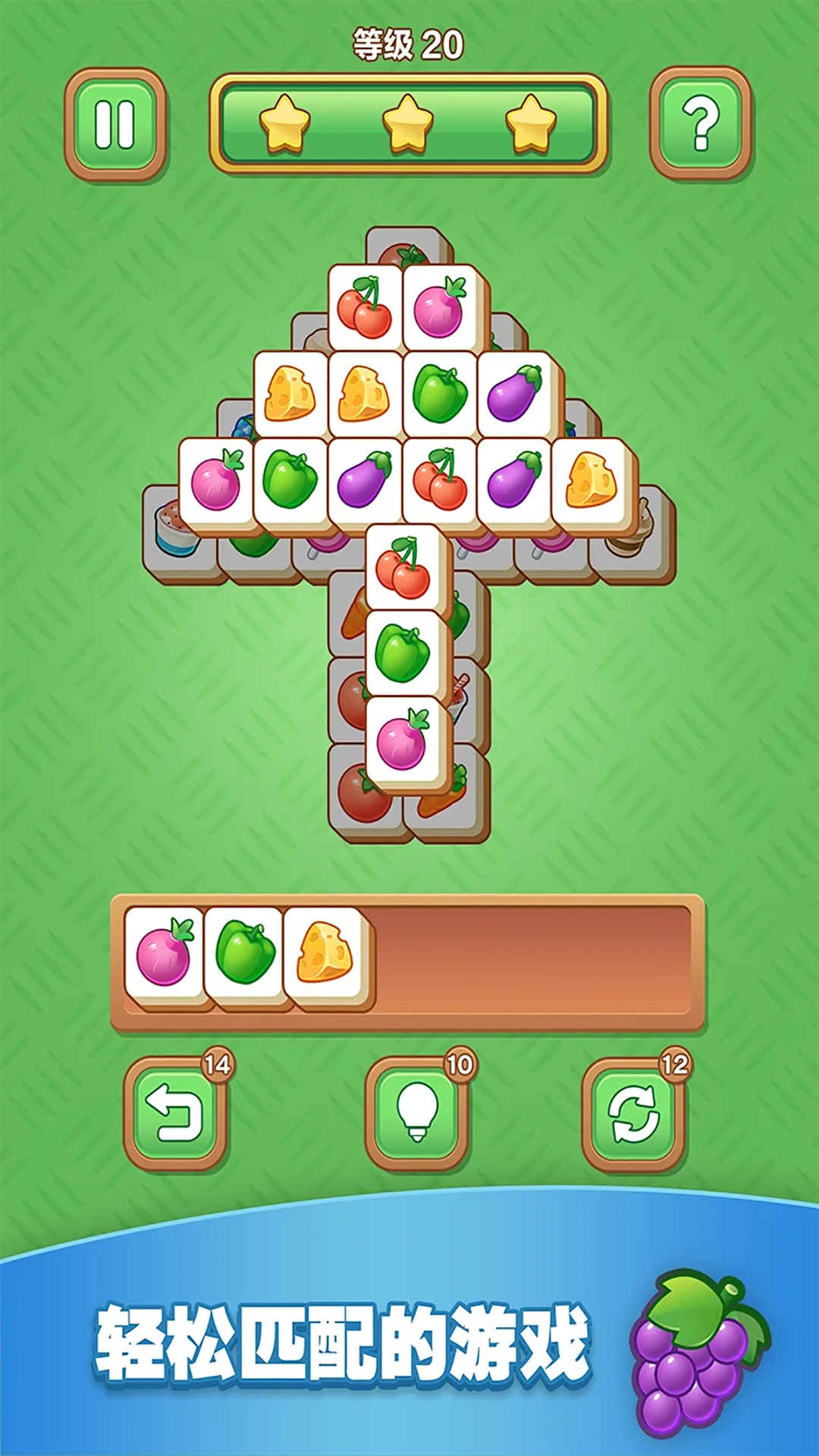Open the question mark help button
This screenshot has height=1456, width=819.
click(x=701, y=123)
